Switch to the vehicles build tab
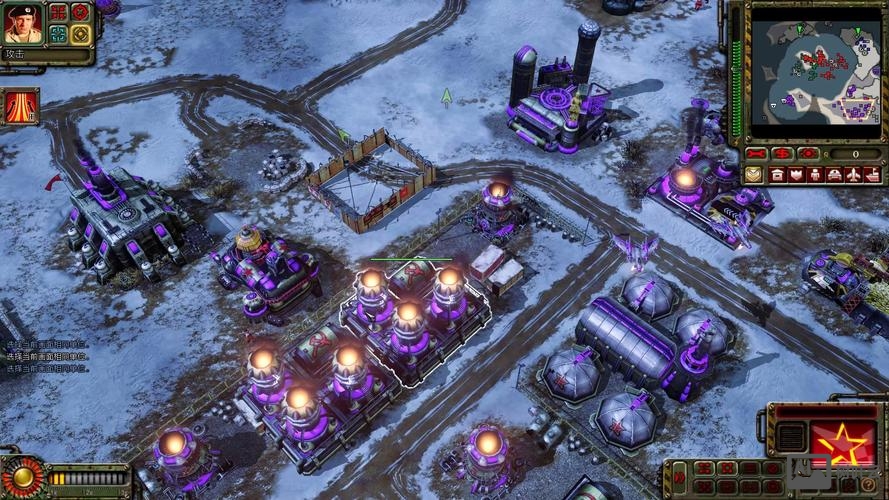The height and width of the screenshot is (500, 889). tap(834, 175)
